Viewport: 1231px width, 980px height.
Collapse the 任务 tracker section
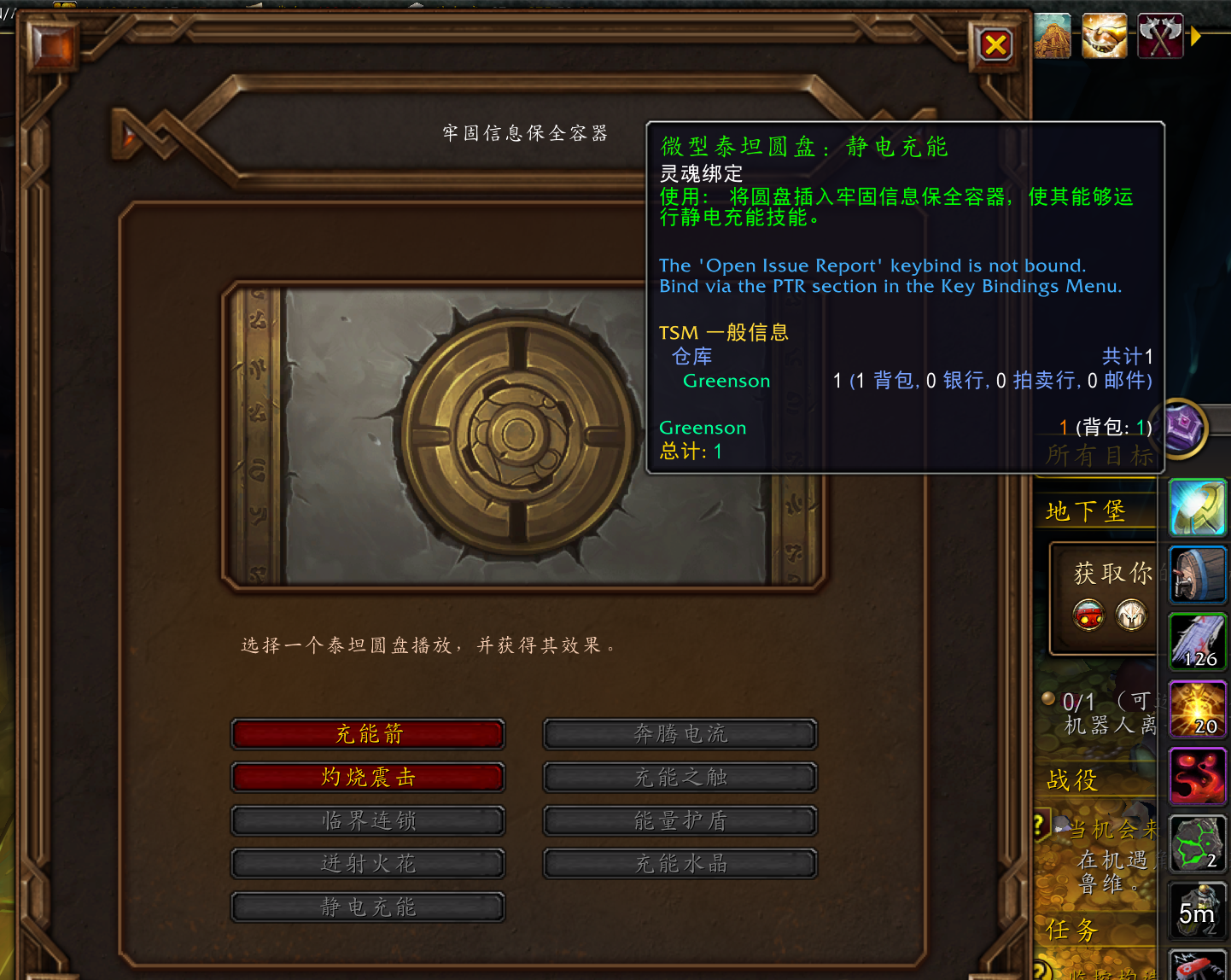pos(1071,930)
